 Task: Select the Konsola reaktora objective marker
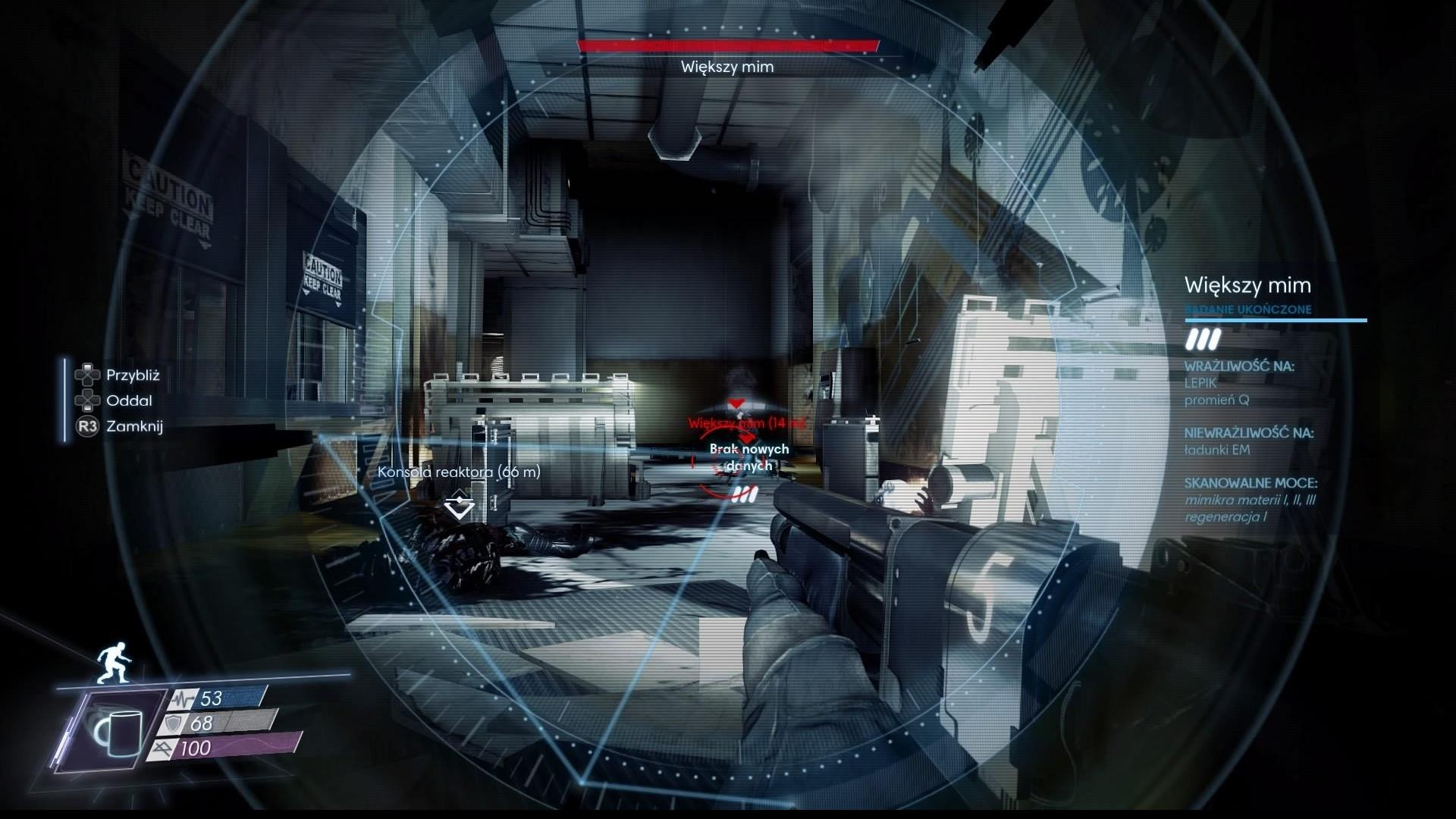(x=458, y=506)
